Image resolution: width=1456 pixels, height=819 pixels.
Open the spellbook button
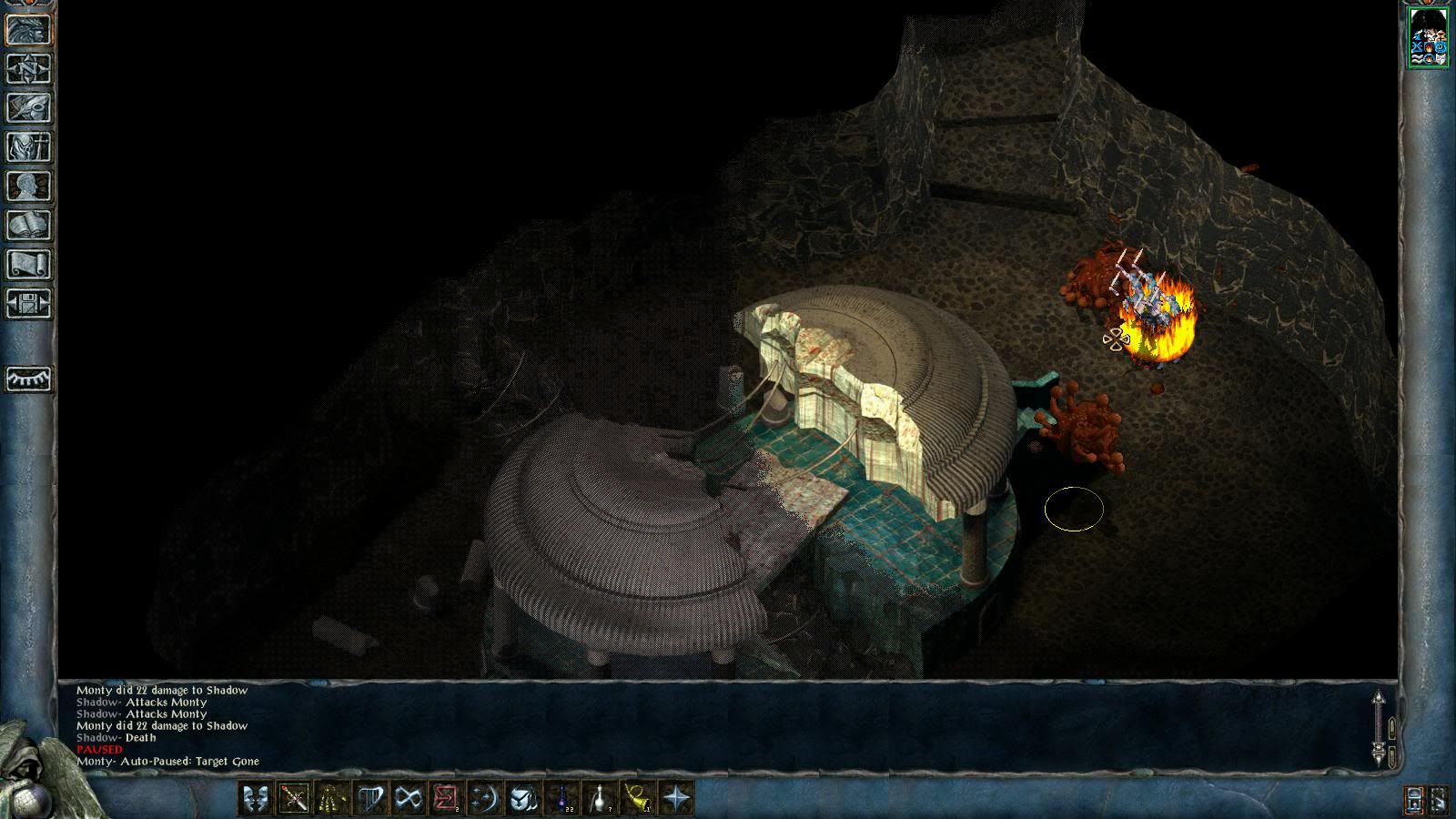pos(29,226)
